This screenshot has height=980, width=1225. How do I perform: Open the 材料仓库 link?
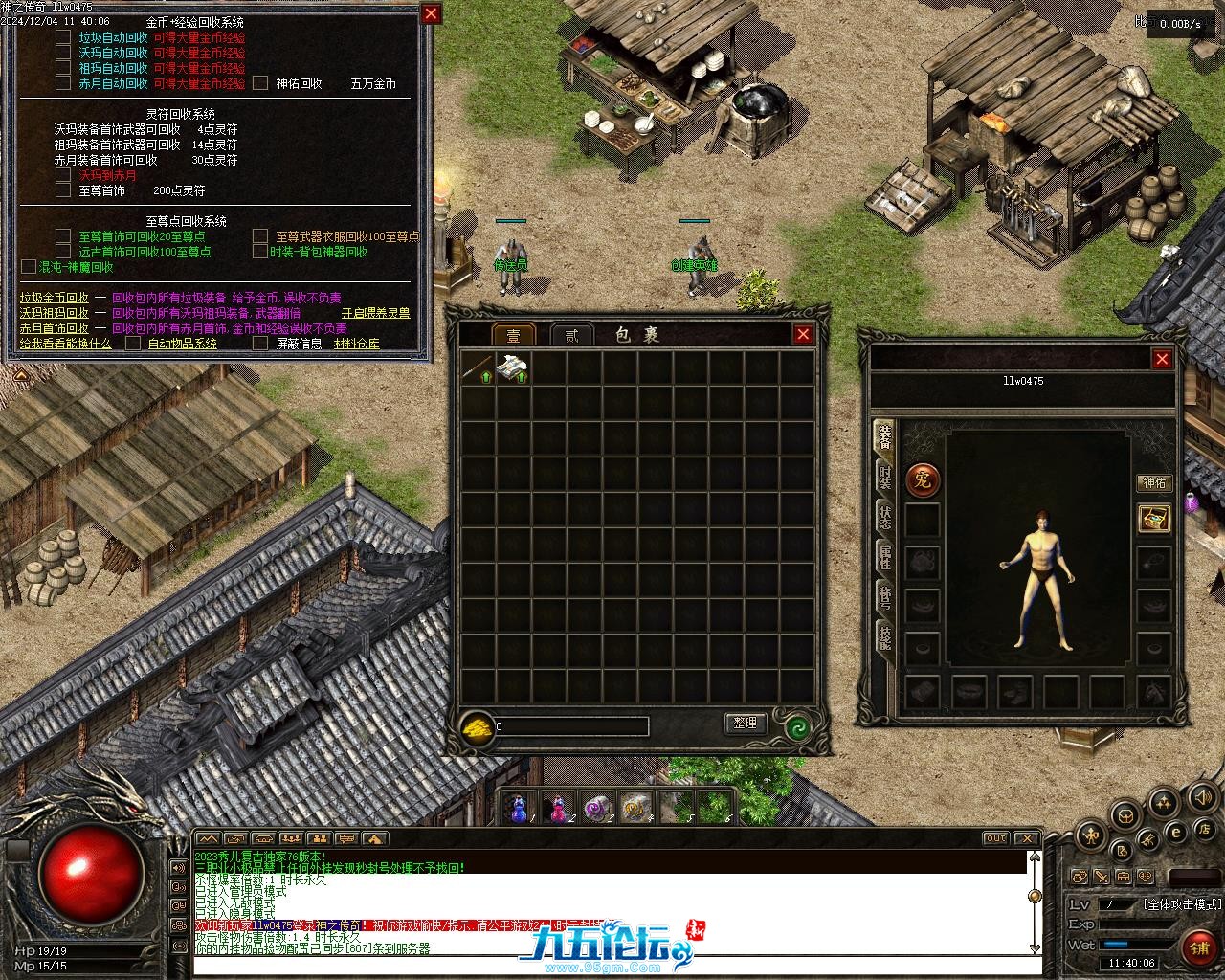[356, 344]
